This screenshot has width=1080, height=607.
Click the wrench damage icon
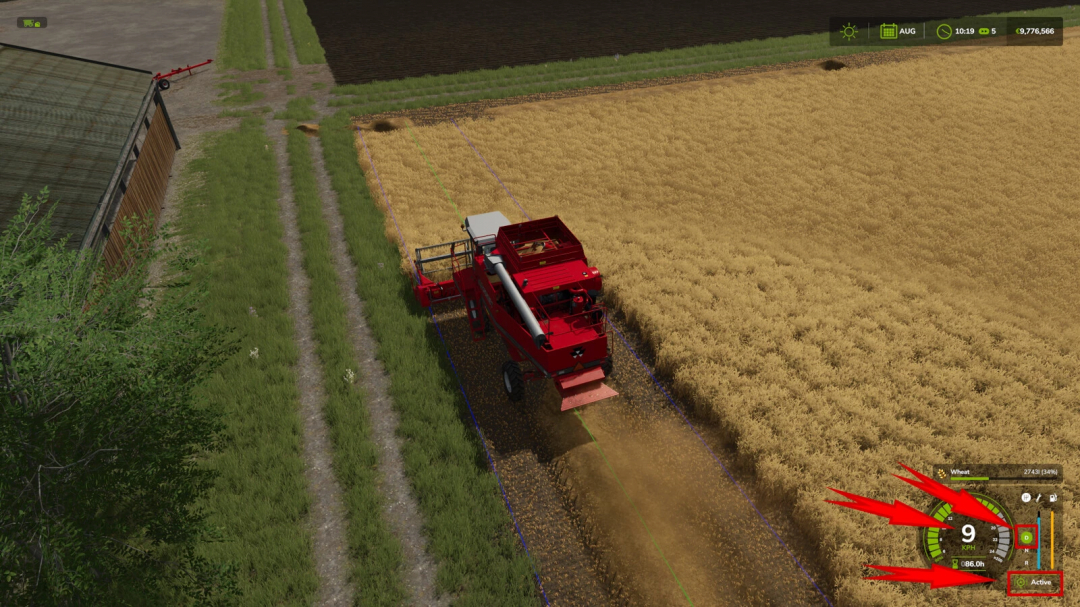pyautogui.click(x=1039, y=497)
